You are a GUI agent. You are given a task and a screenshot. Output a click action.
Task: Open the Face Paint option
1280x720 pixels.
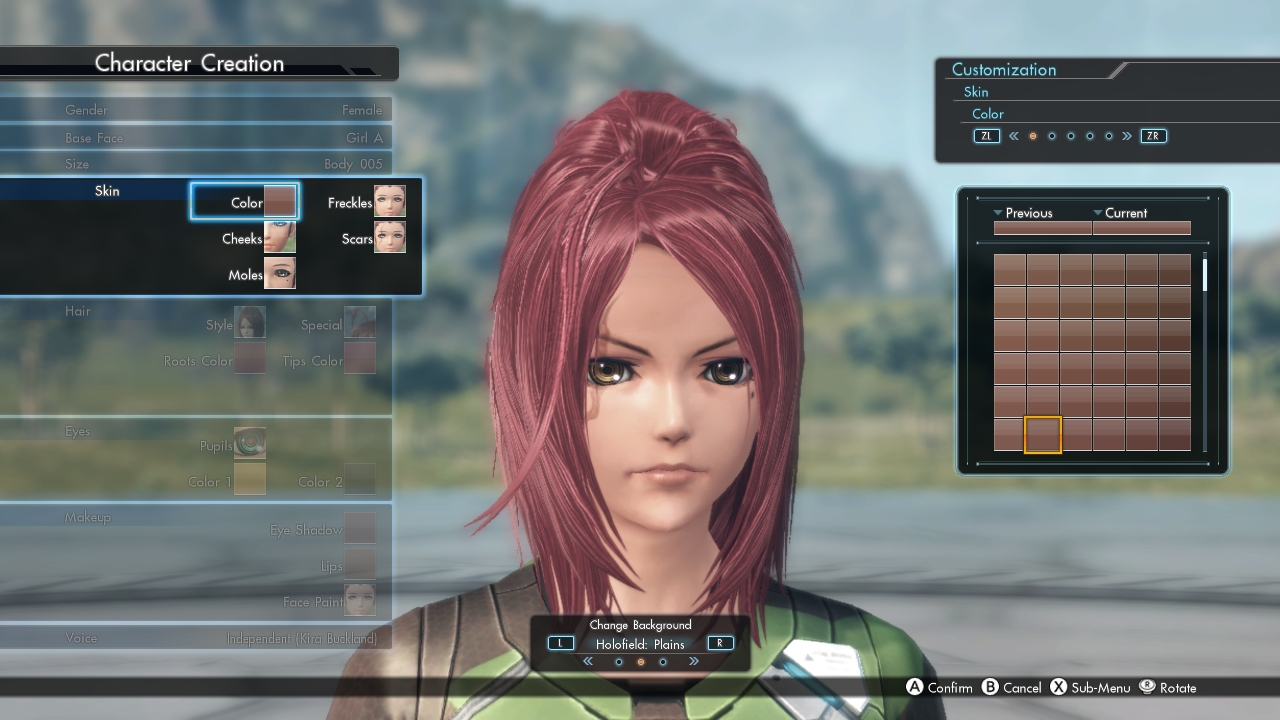(x=359, y=601)
